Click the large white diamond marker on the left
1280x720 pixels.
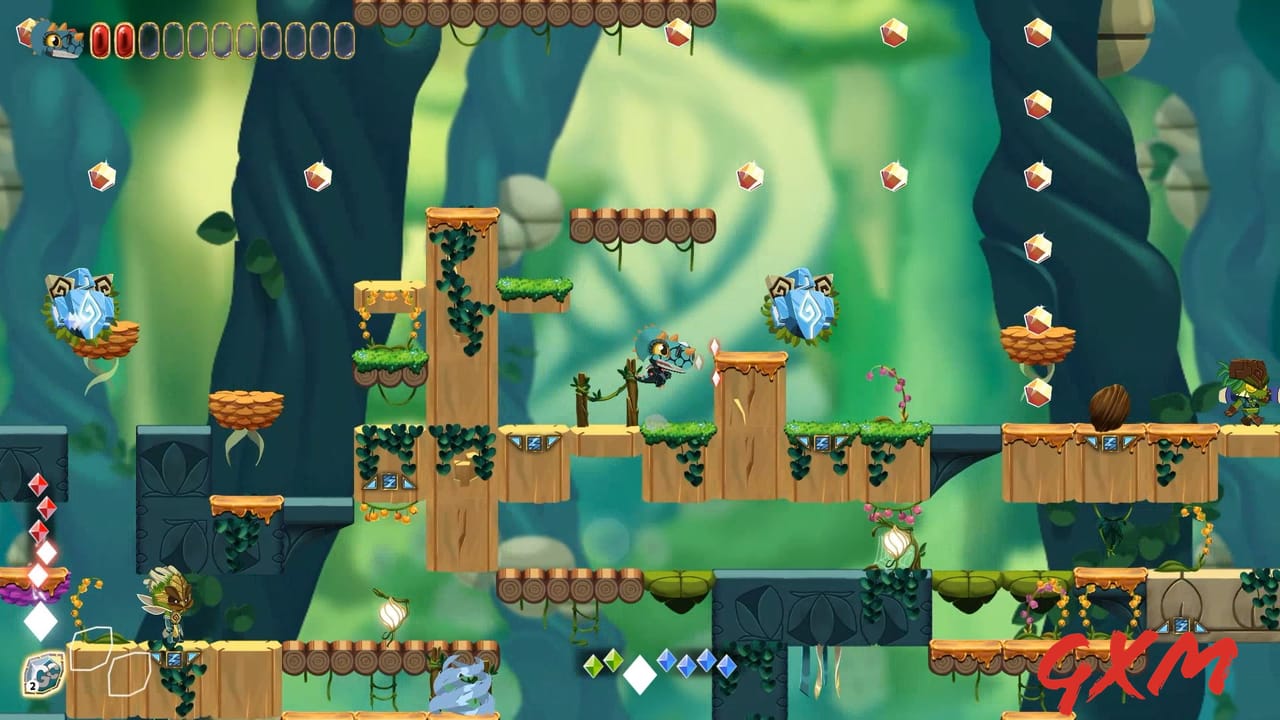pyautogui.click(x=40, y=620)
